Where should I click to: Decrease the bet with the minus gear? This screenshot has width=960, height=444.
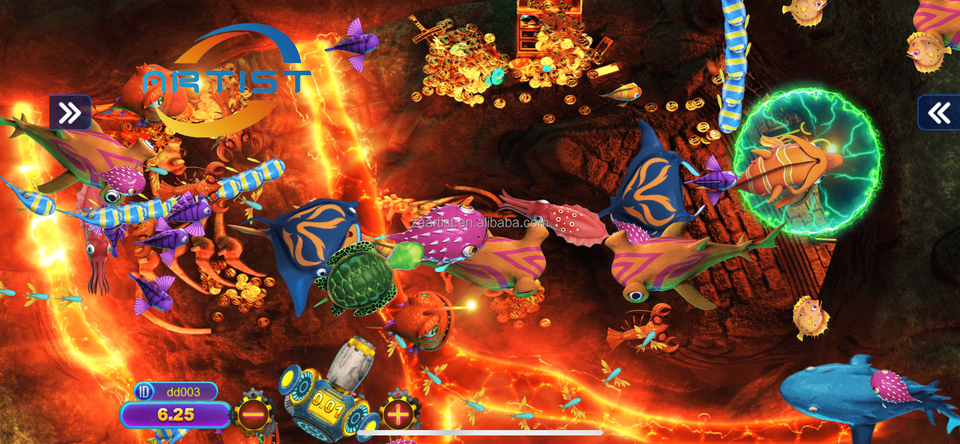[253, 412]
